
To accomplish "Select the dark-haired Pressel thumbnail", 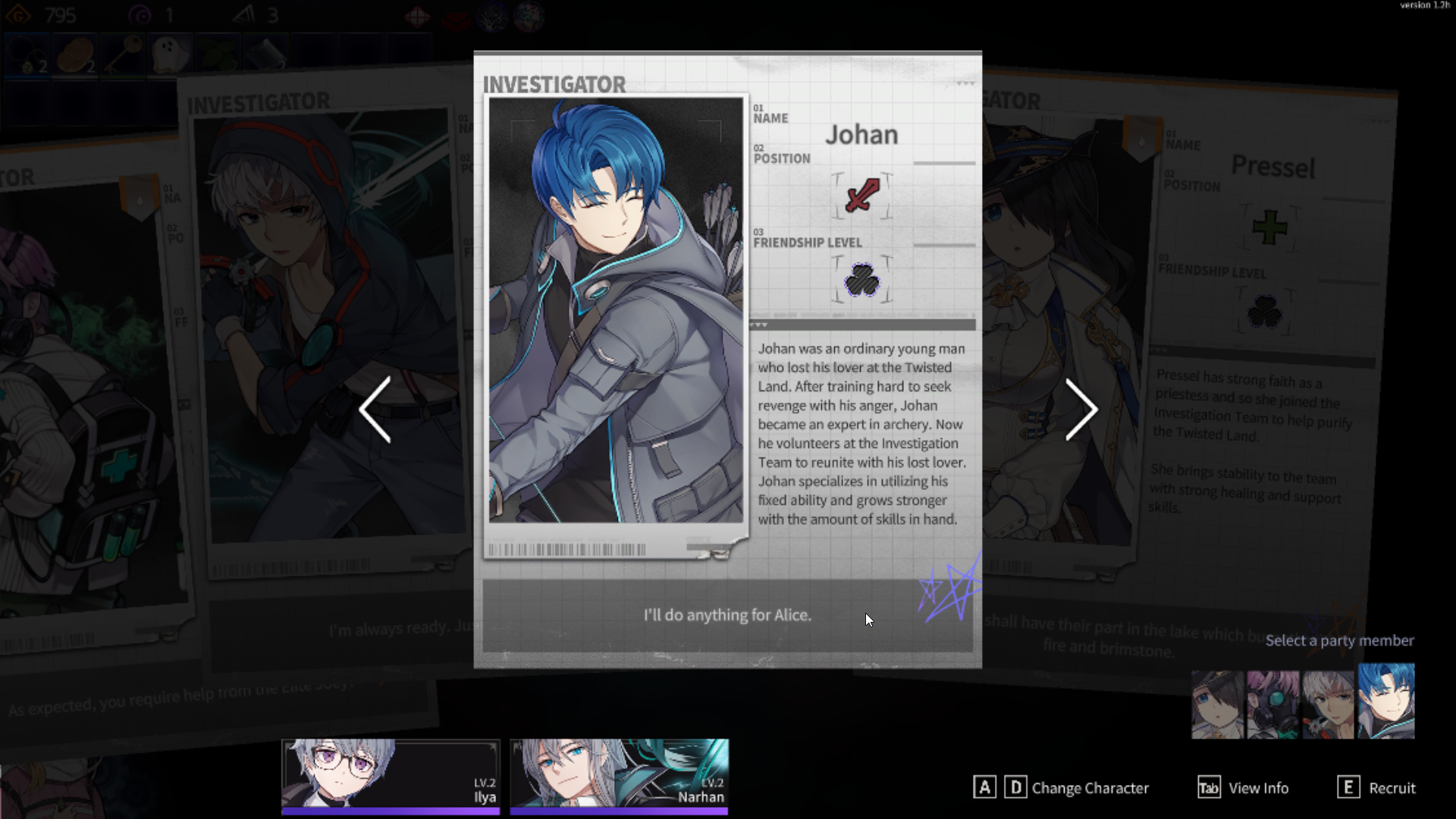I will pyautogui.click(x=1218, y=704).
